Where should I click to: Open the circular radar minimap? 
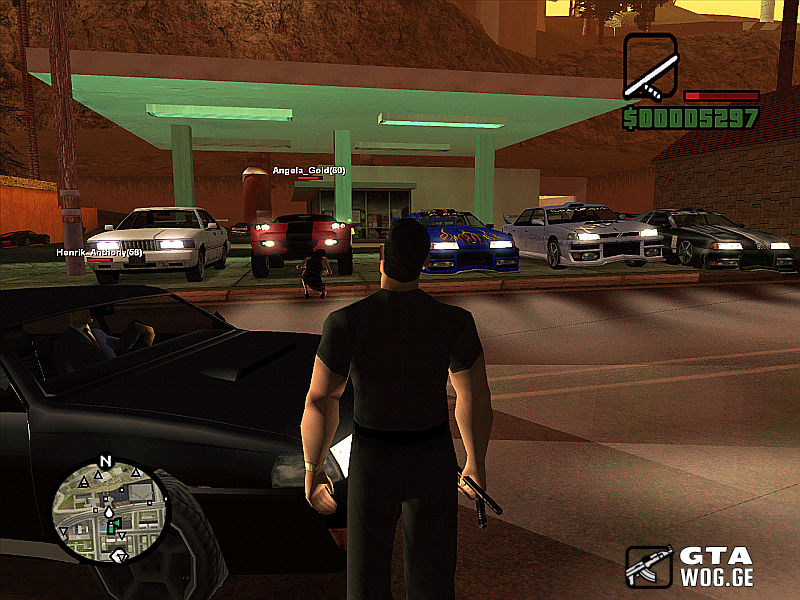(110, 510)
